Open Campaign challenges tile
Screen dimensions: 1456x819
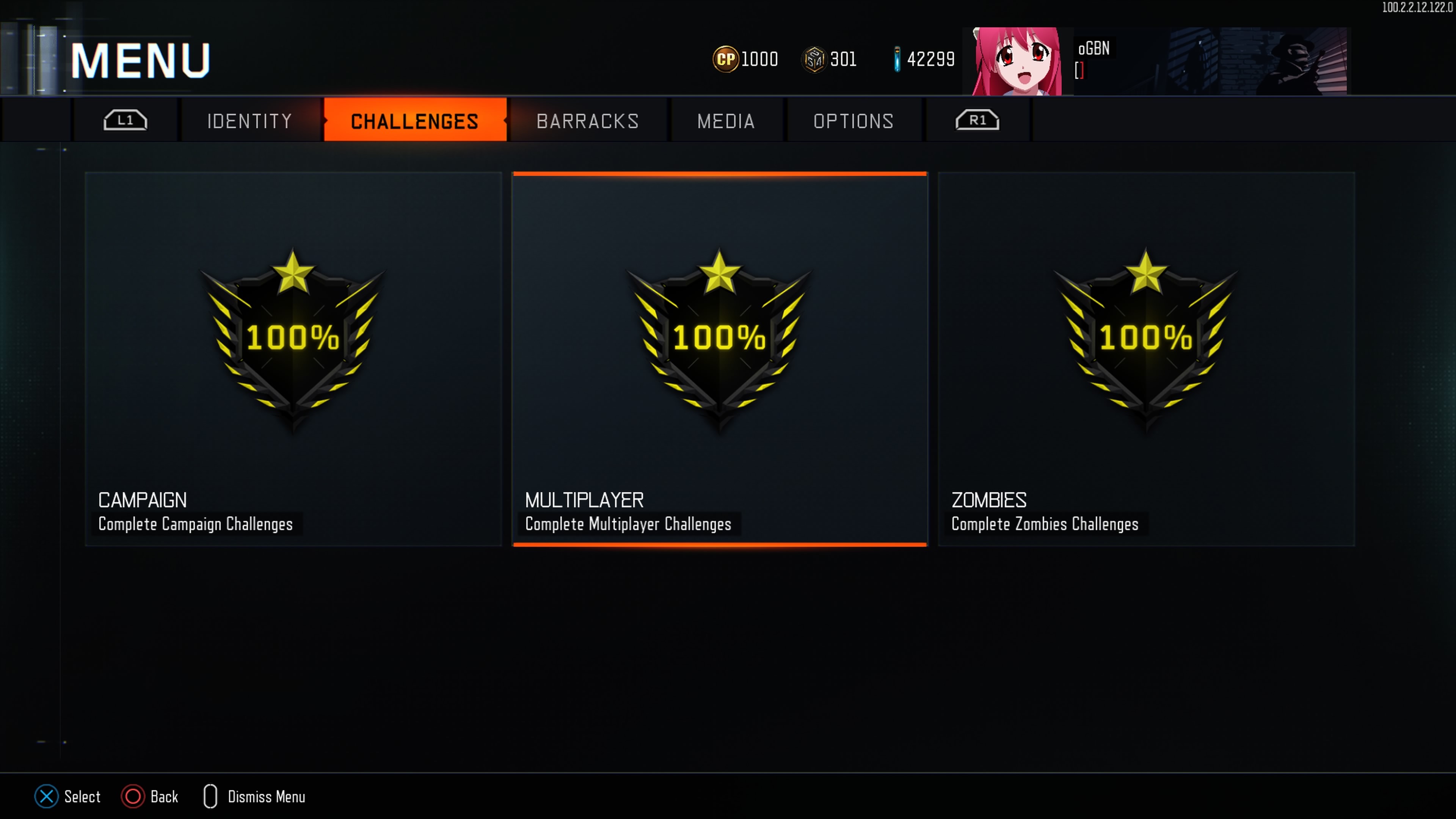(x=293, y=359)
